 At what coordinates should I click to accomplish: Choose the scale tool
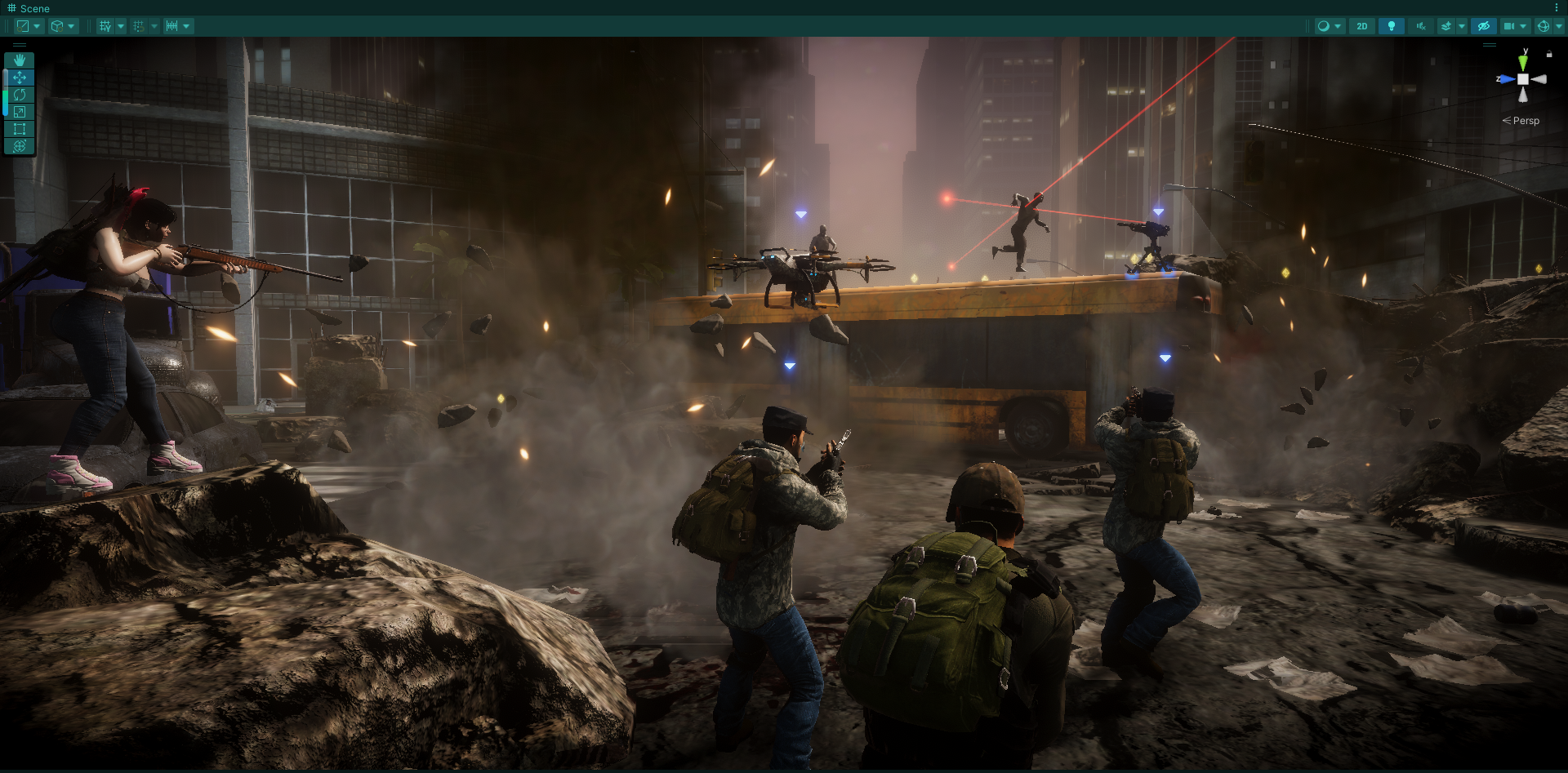tap(20, 112)
